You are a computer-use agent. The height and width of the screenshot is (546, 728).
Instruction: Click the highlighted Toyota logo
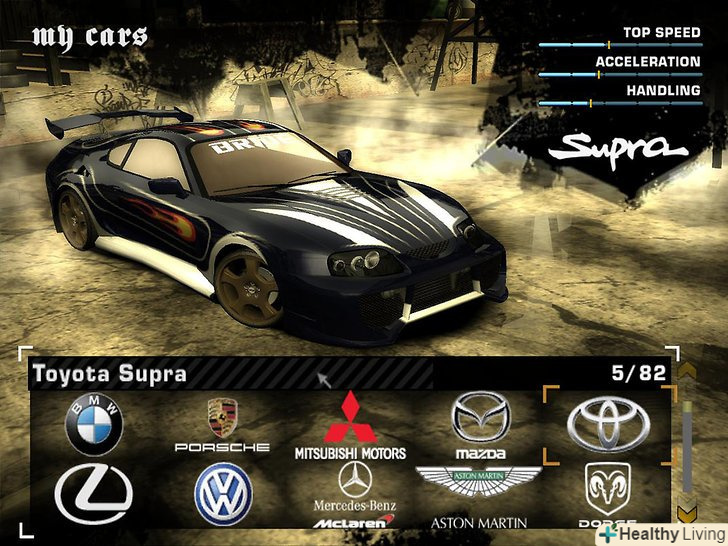pos(608,424)
